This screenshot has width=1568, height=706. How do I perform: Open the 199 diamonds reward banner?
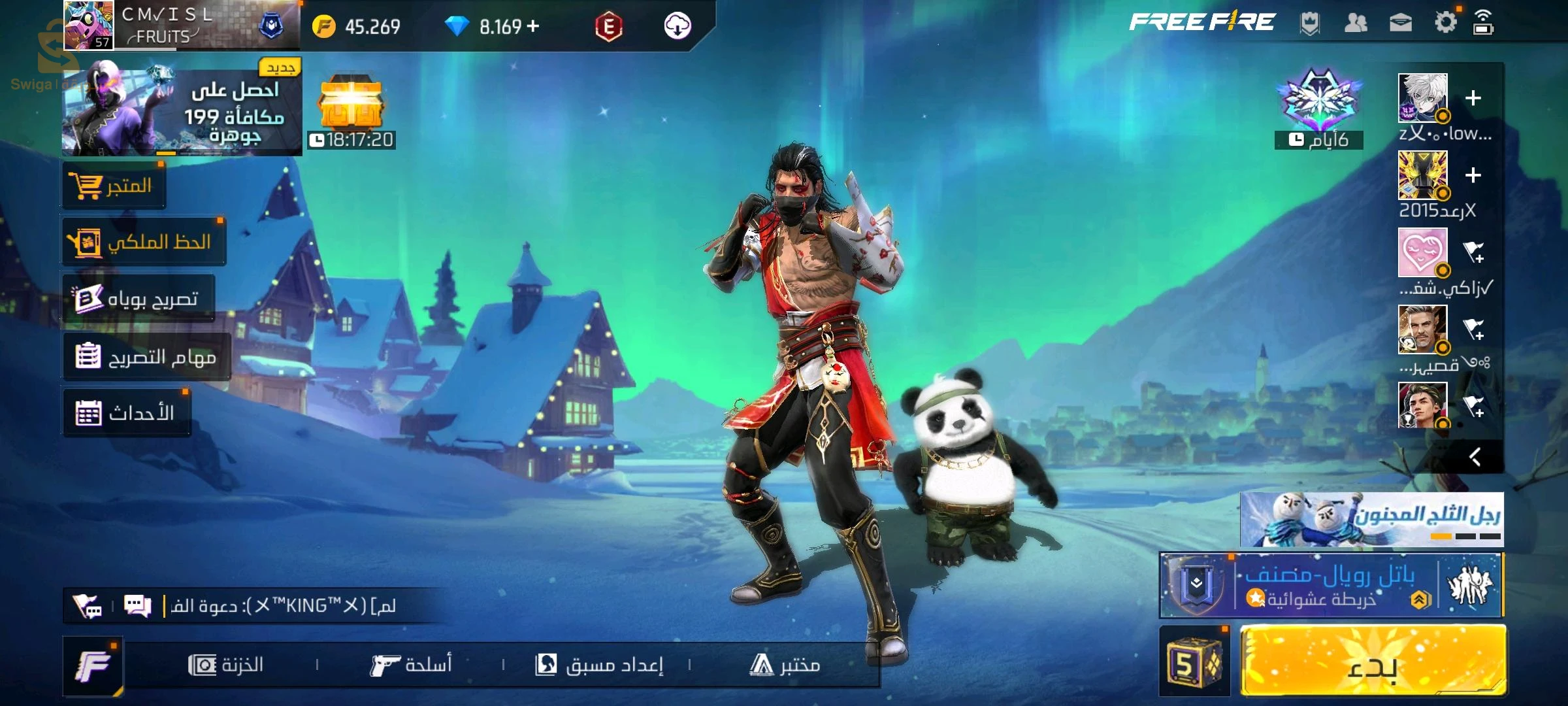(x=182, y=111)
